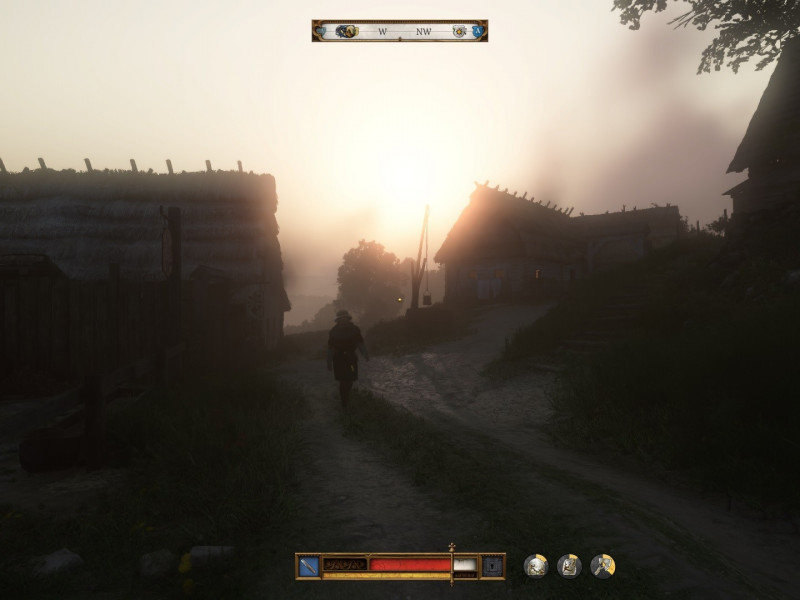Click the middle round status icon
This screenshot has width=800, height=600.
tap(569, 566)
